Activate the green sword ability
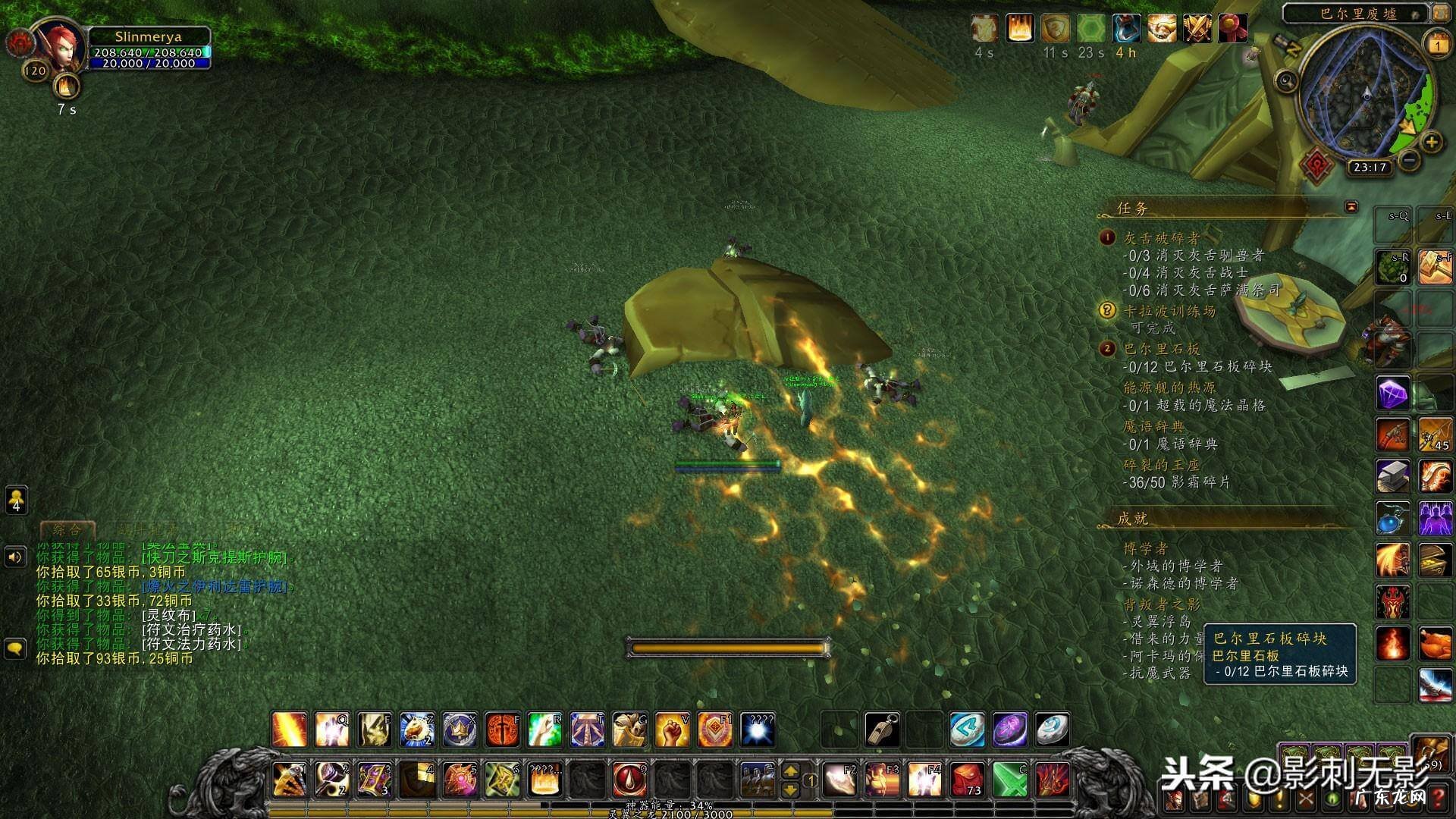This screenshot has height=819, width=1456. [x=1010, y=779]
